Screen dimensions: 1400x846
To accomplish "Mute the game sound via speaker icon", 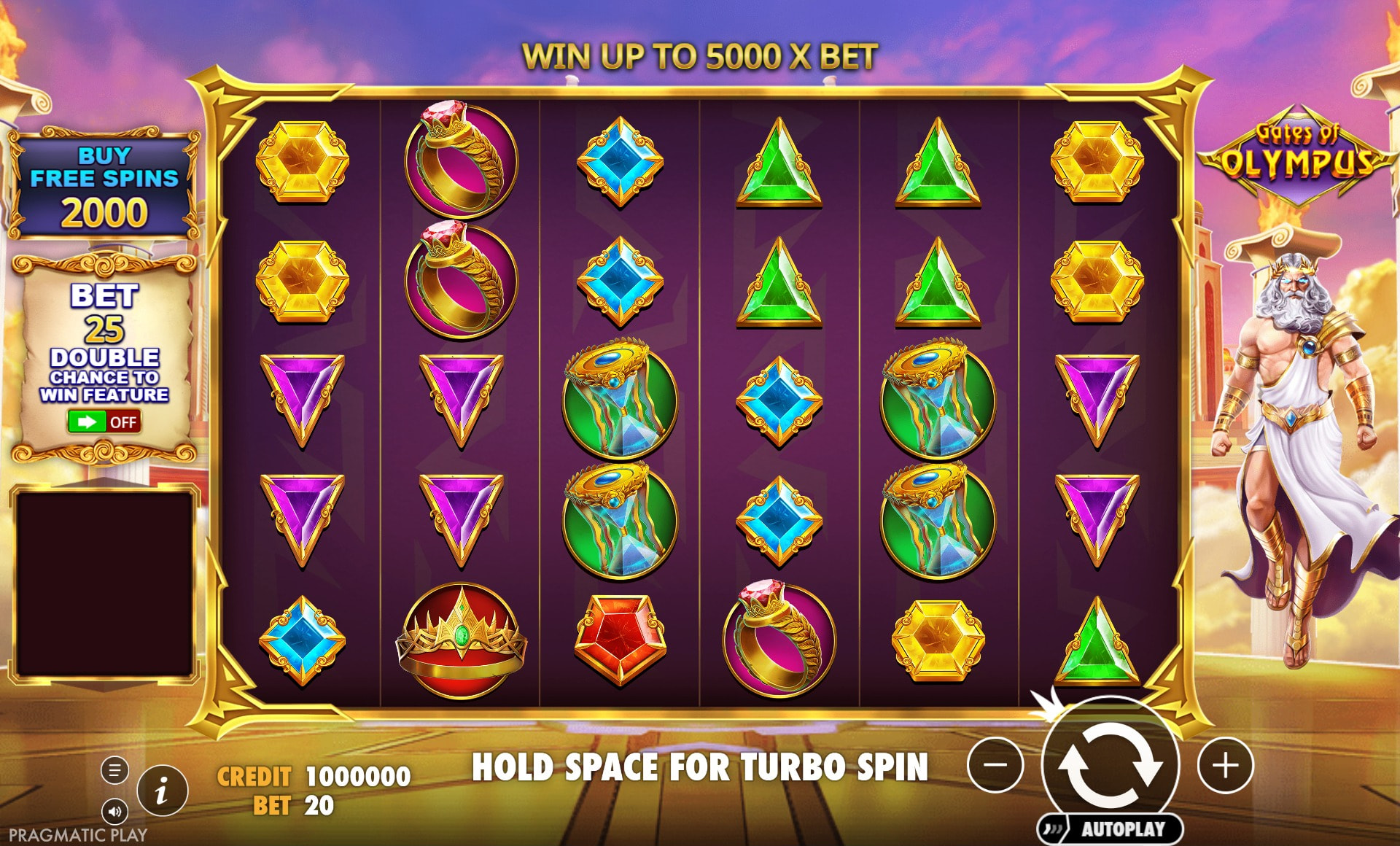I will [114, 811].
